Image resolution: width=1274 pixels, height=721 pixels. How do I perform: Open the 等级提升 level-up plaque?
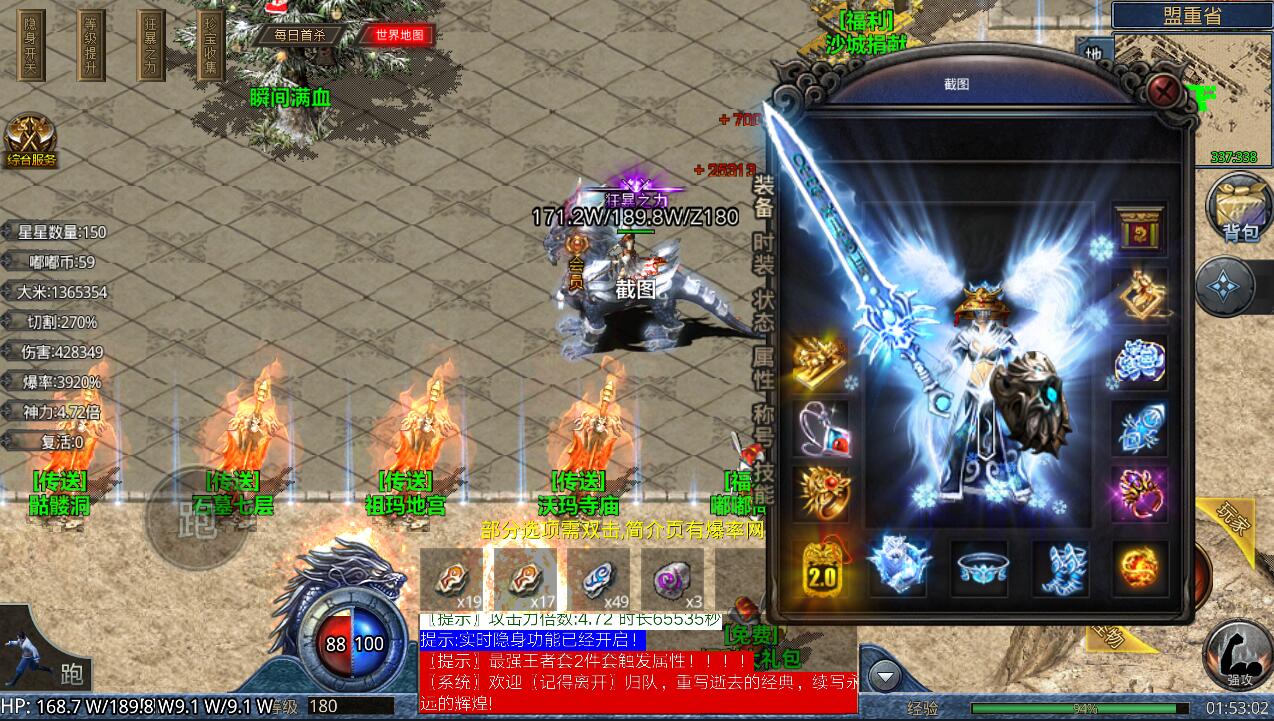(x=91, y=46)
